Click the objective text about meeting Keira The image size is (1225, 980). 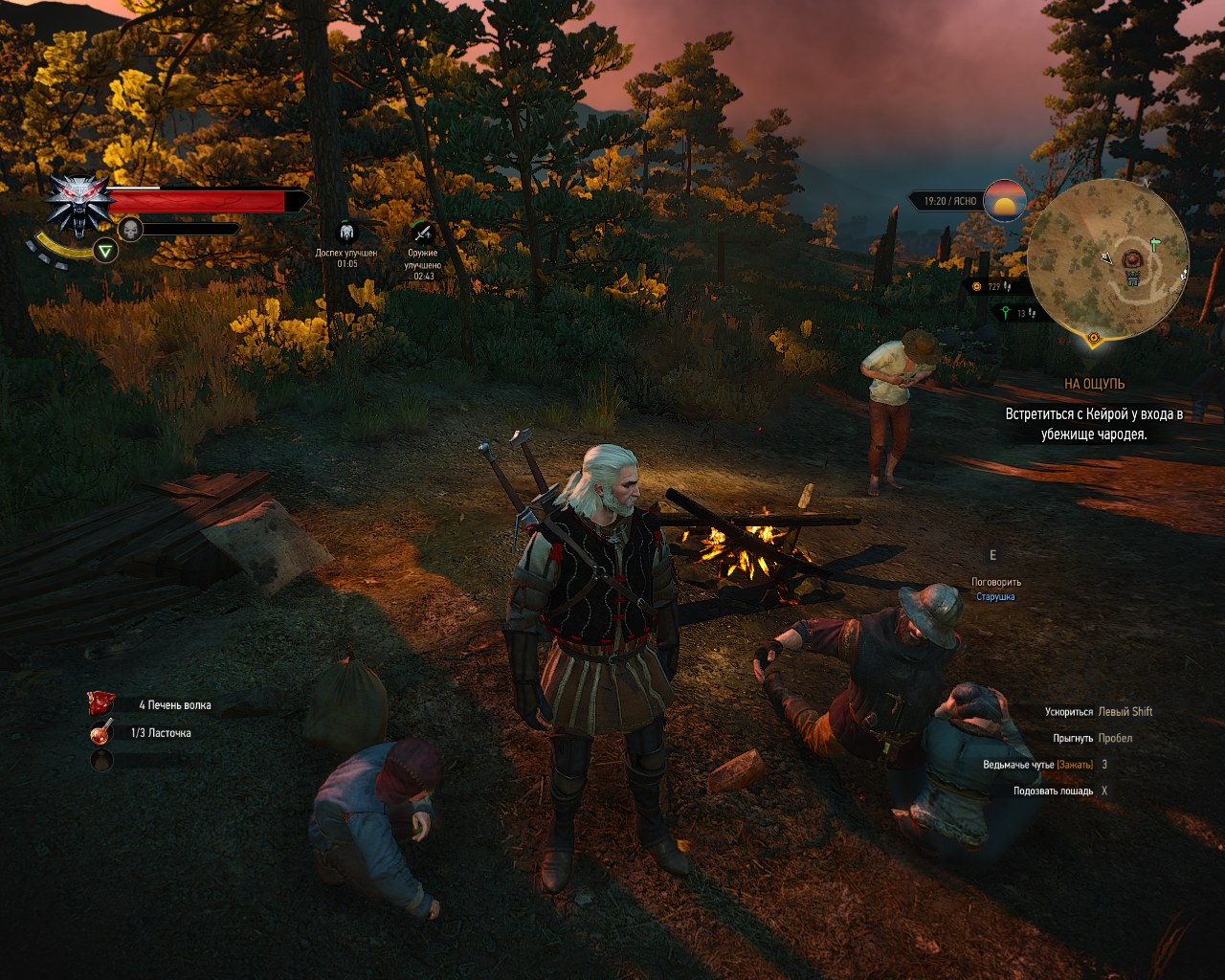coord(1094,424)
